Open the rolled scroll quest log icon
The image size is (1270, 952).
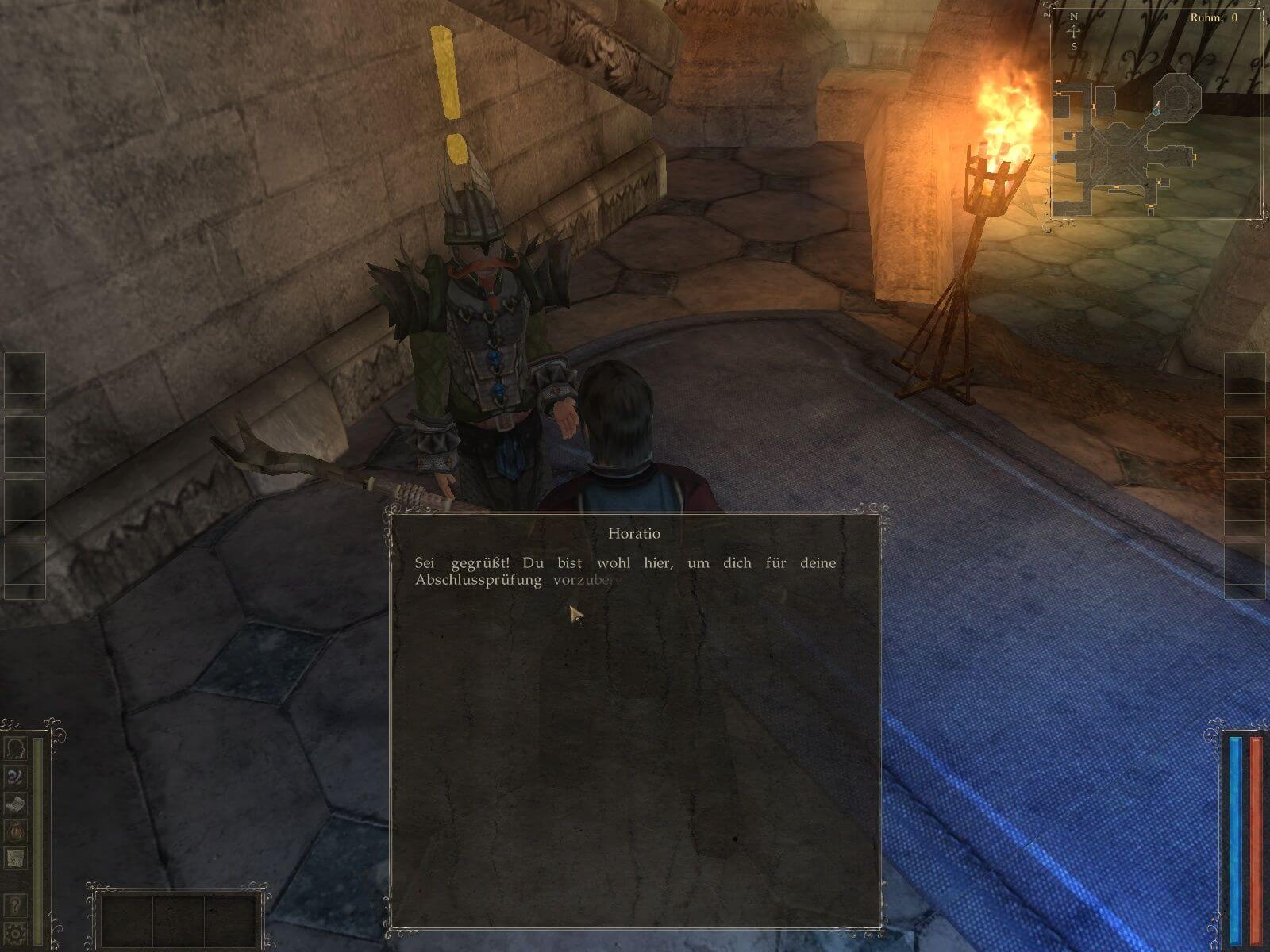pyautogui.click(x=15, y=804)
